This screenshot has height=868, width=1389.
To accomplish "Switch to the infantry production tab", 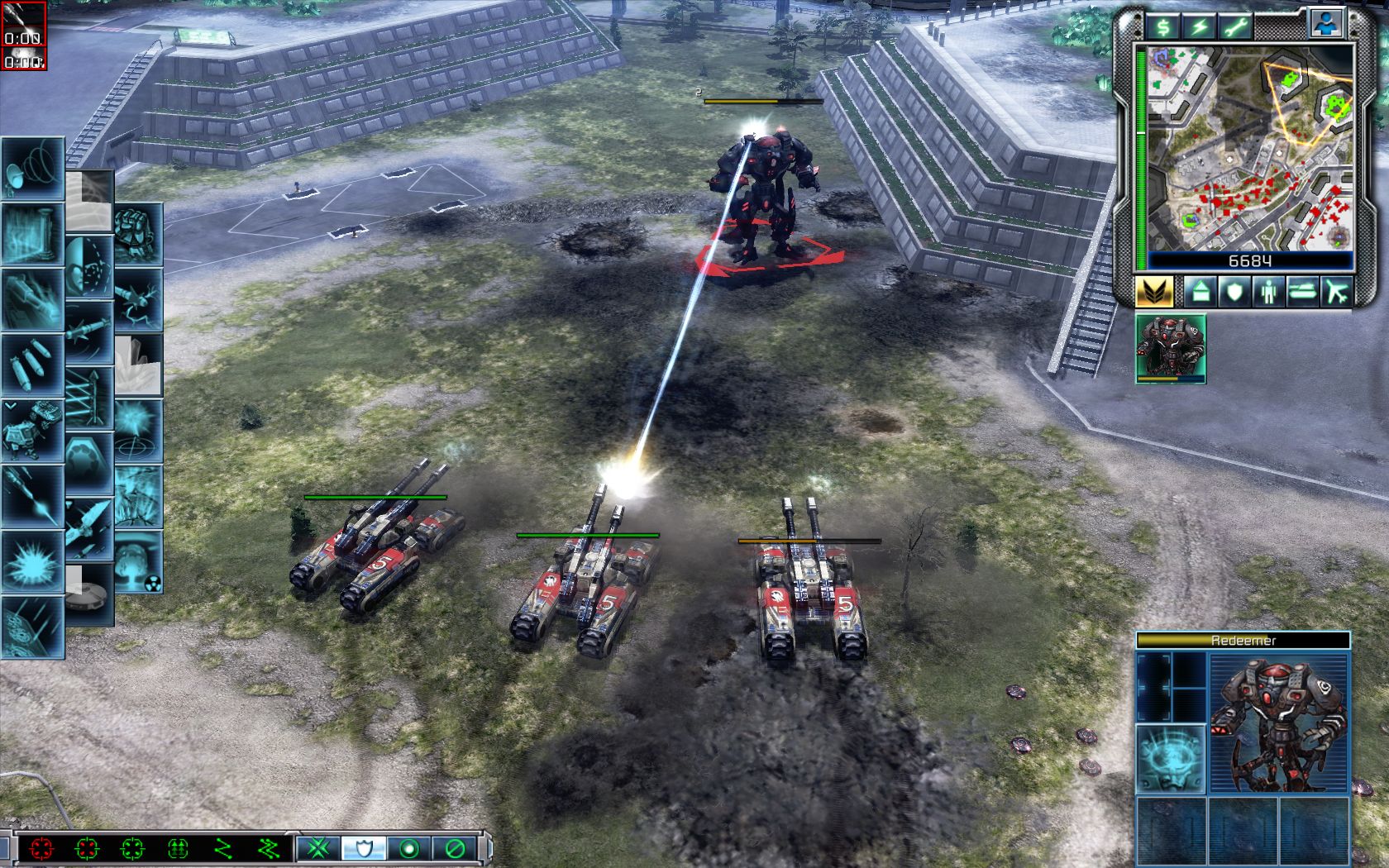I will click(1268, 292).
